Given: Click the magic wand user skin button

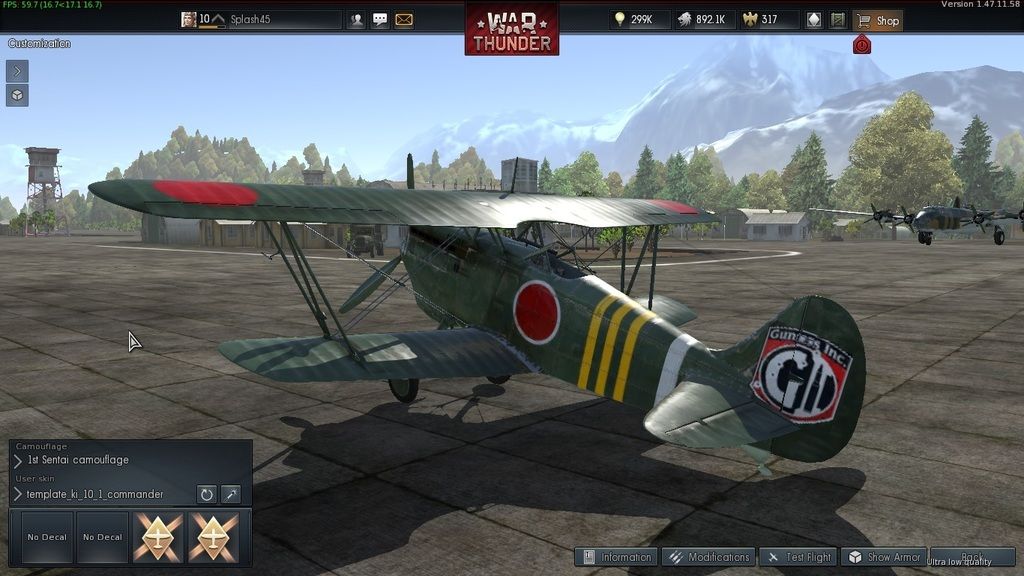Looking at the screenshot, I should coord(231,494).
